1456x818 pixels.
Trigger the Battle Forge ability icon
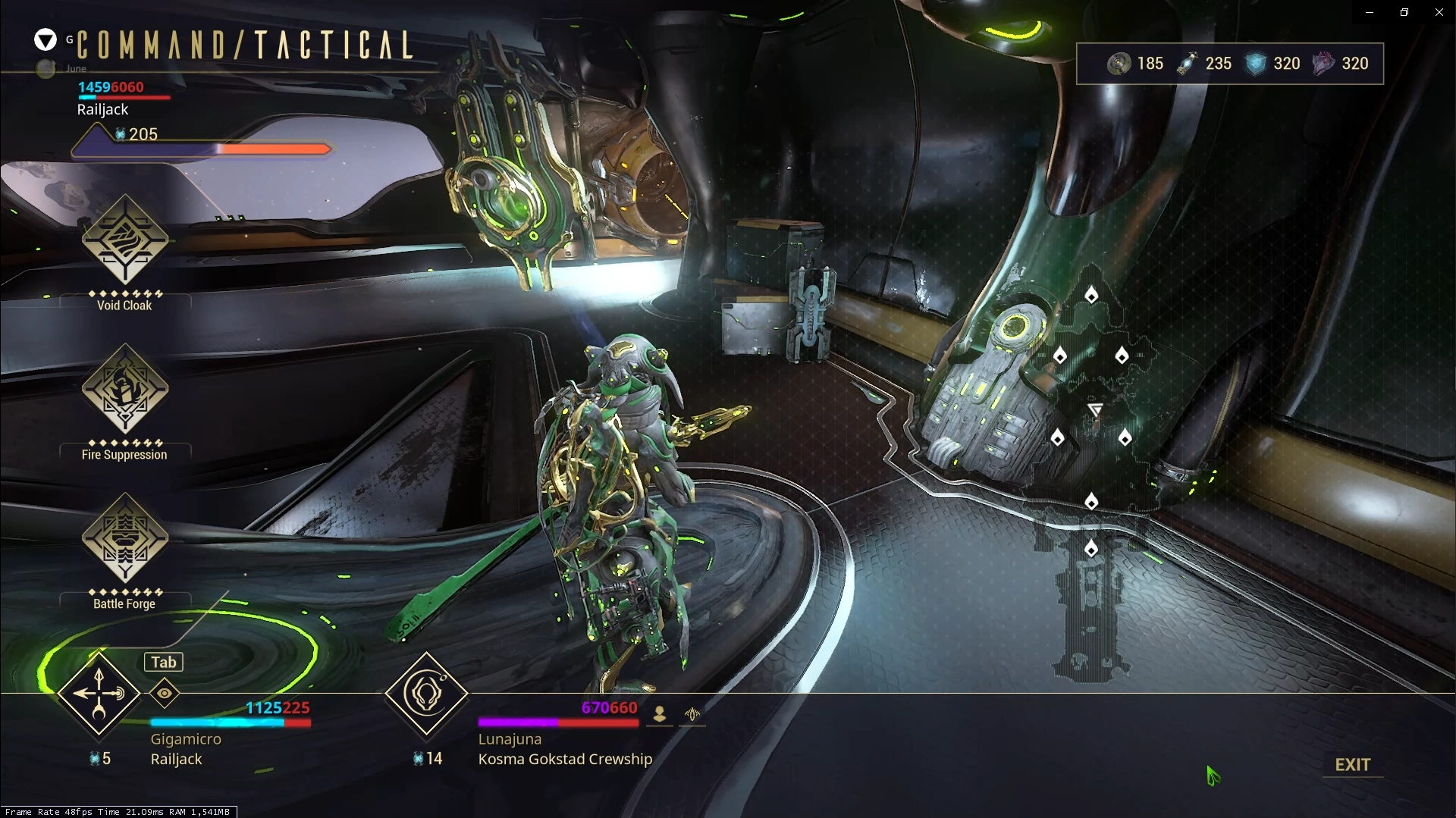click(124, 538)
